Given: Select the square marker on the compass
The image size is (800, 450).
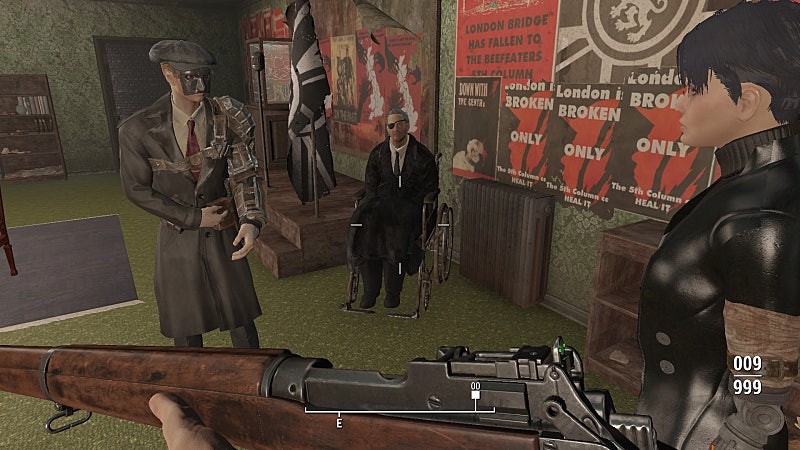Looking at the screenshot, I should pos(475,395).
